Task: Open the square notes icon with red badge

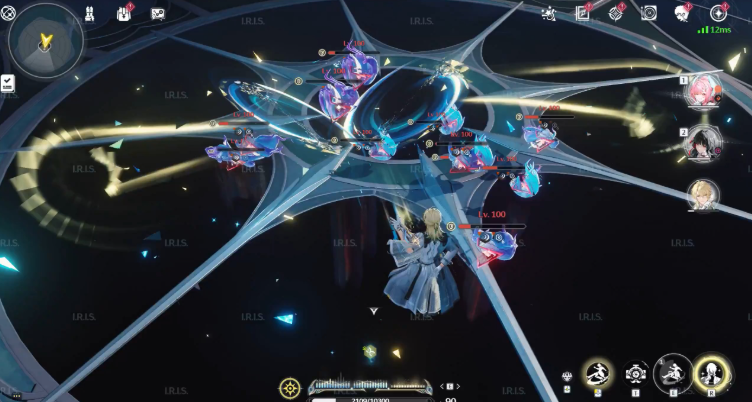Action: click(583, 13)
